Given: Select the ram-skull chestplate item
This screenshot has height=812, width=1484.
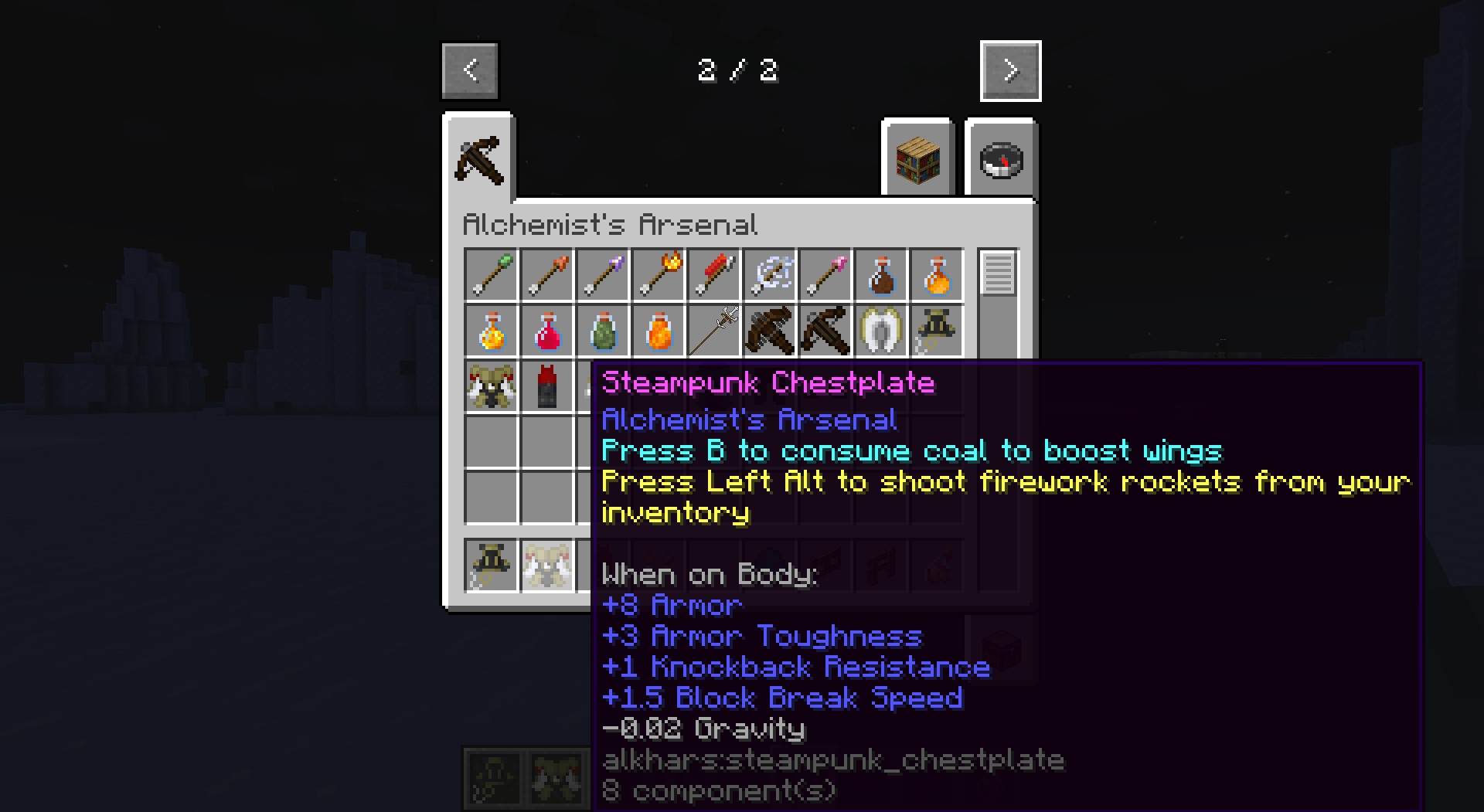Looking at the screenshot, I should [x=491, y=386].
